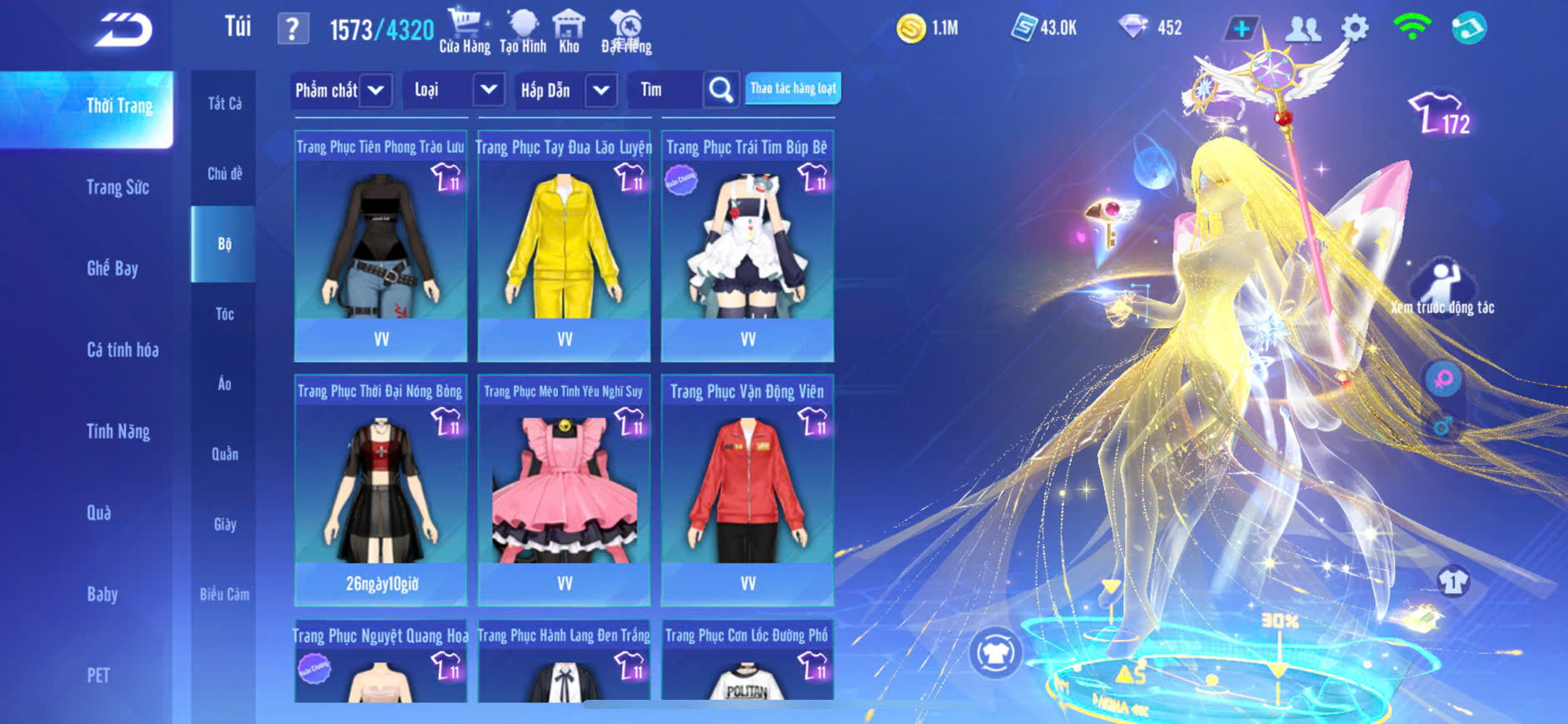This screenshot has width=1568, height=724.
Task: Switch to the Ghế Bay category
Action: pos(112,268)
